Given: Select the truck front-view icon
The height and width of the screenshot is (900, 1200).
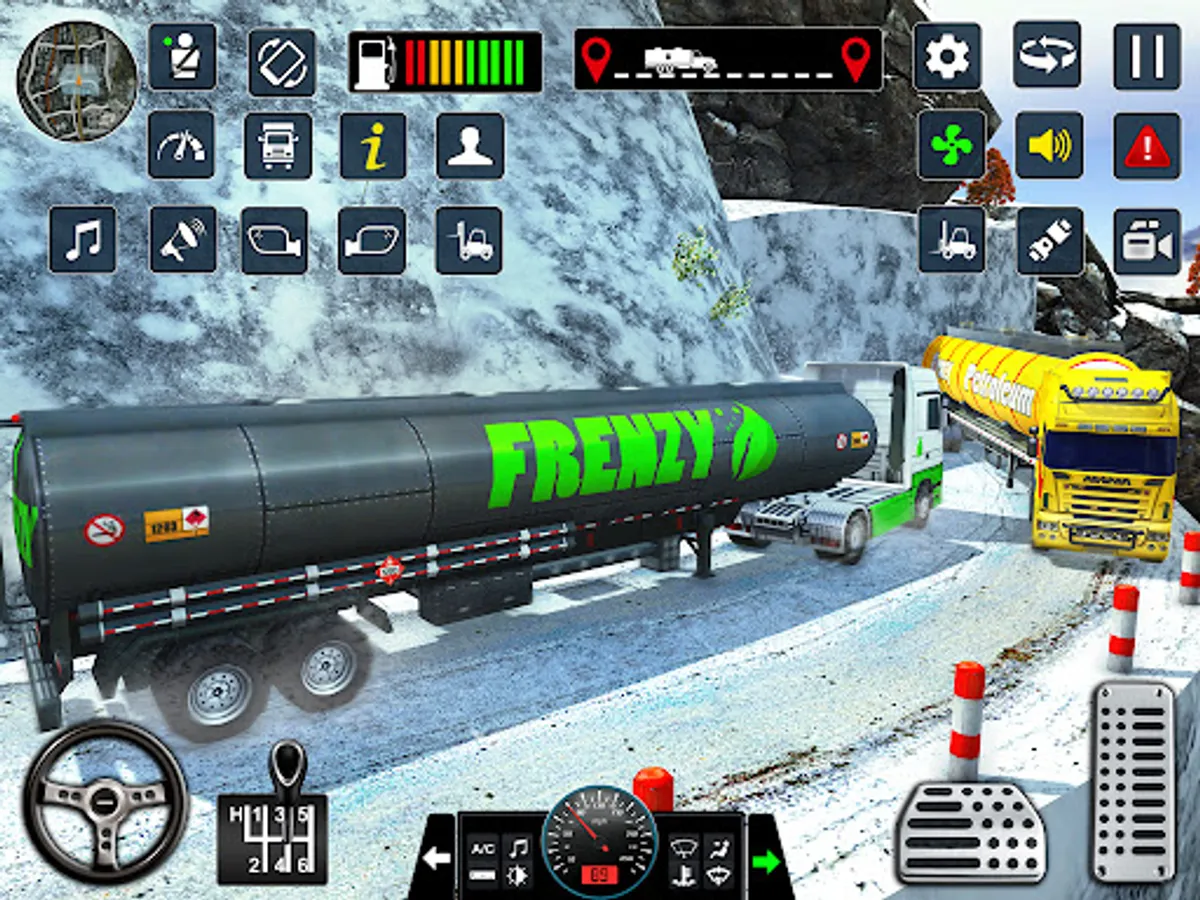Looking at the screenshot, I should pyautogui.click(x=278, y=146).
